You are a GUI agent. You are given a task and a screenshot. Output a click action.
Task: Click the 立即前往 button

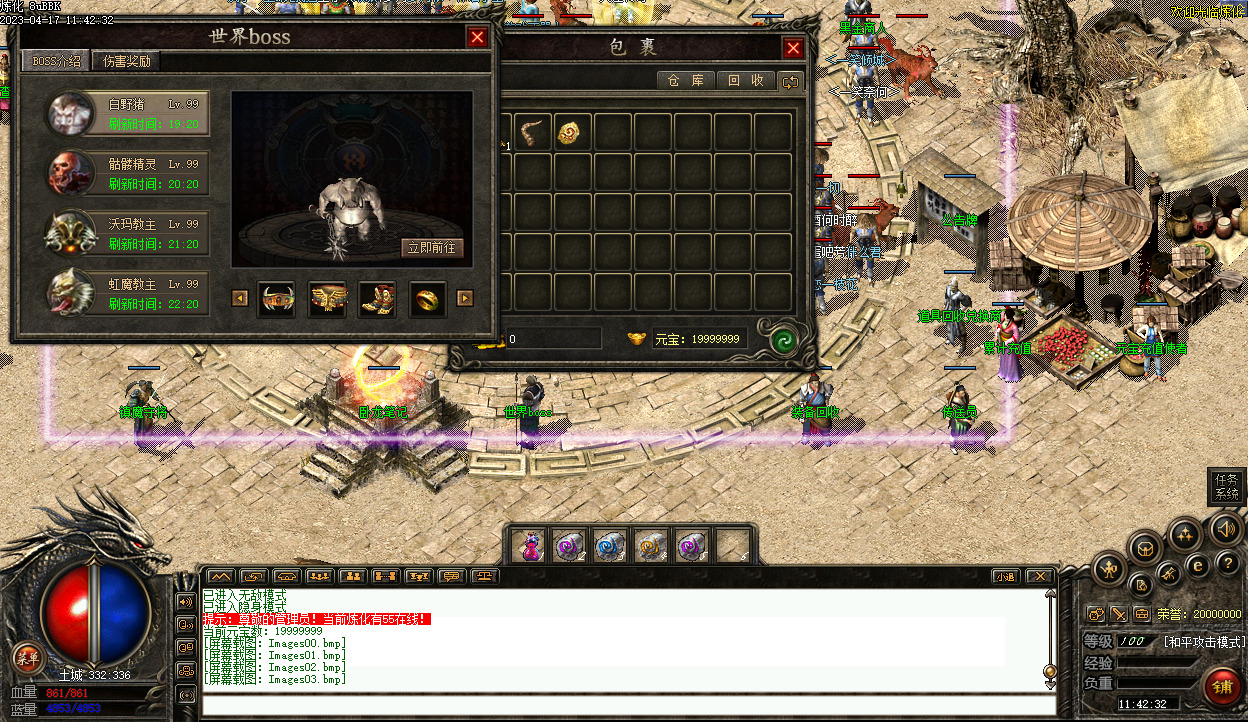pos(432,248)
